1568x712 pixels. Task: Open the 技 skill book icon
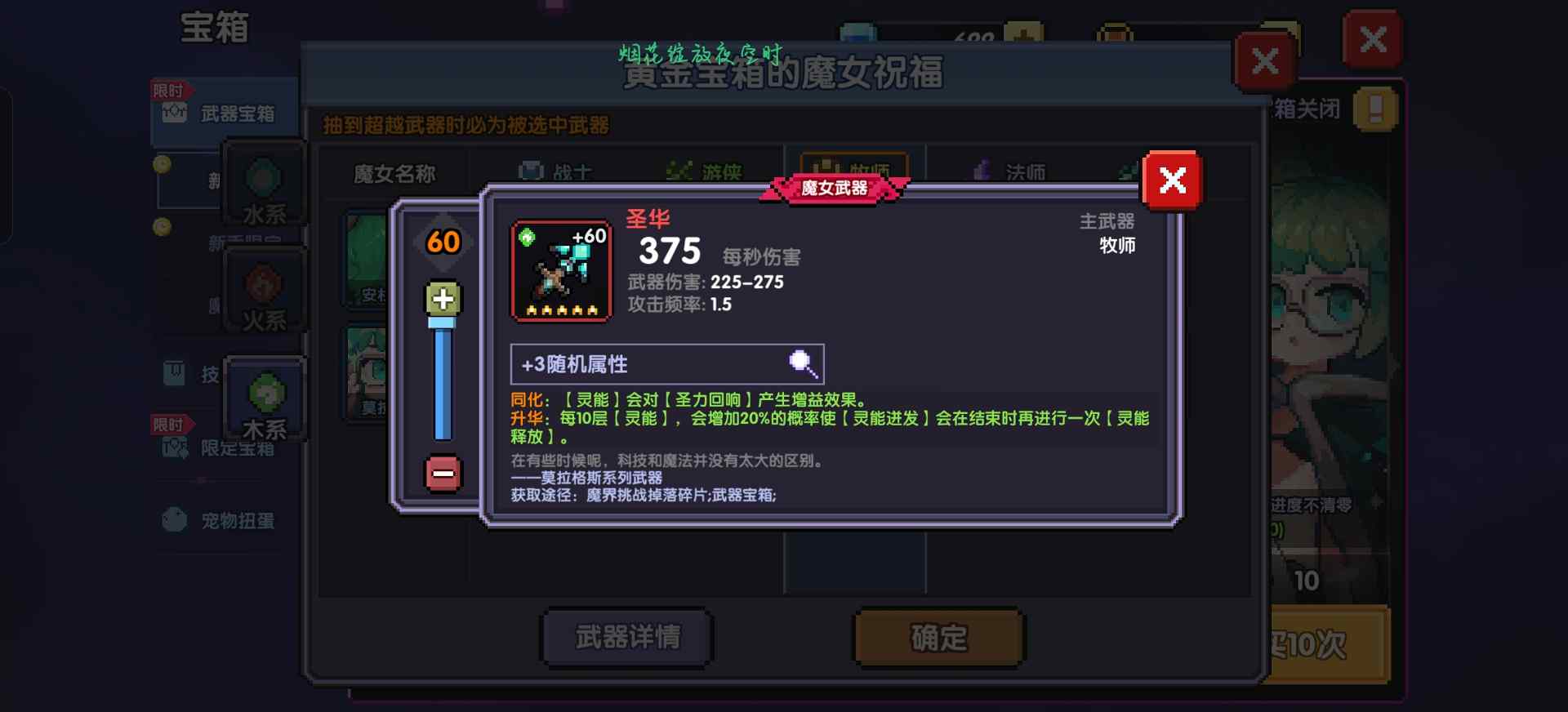[173, 374]
